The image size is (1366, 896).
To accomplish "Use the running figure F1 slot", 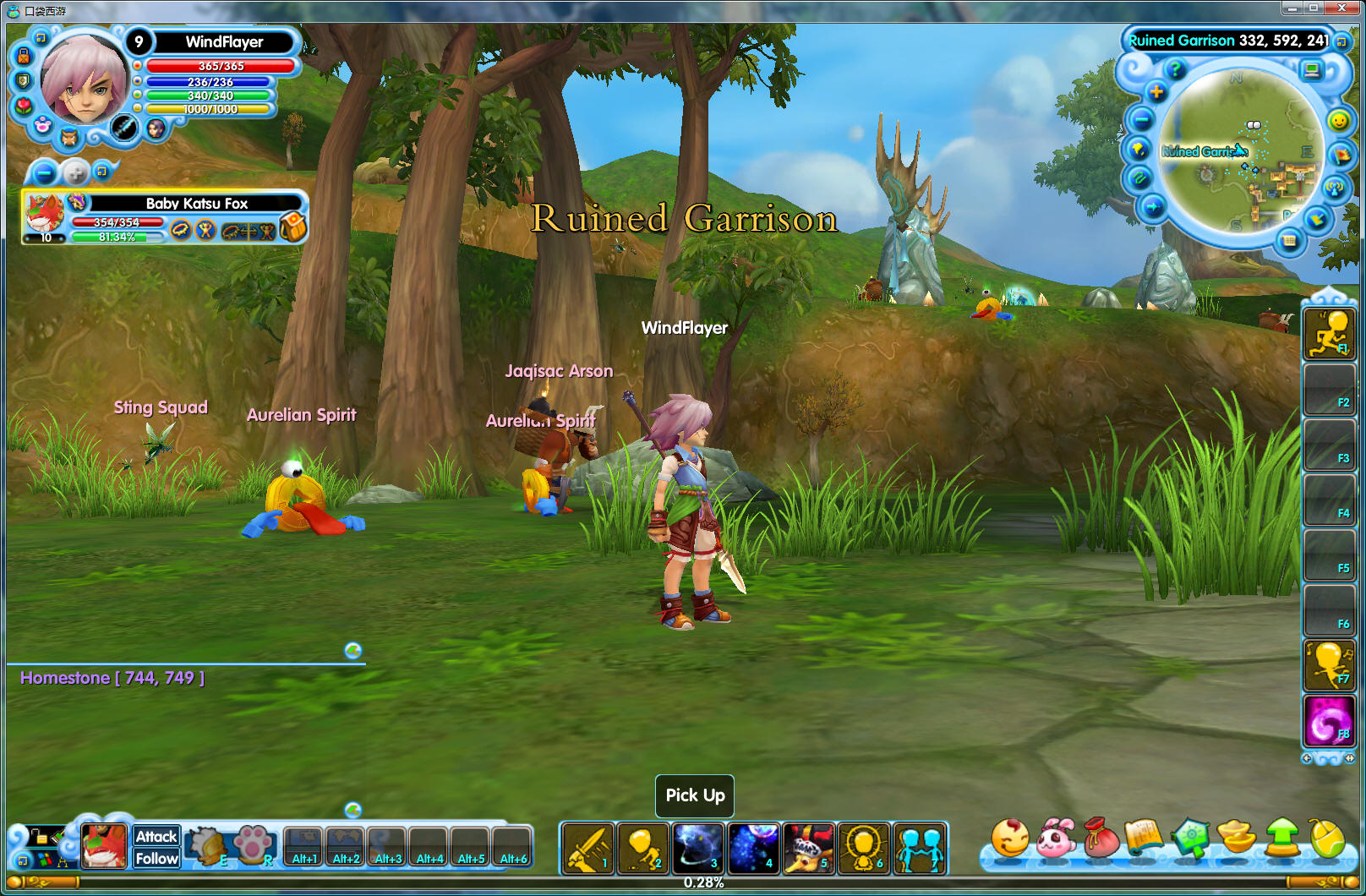I will 1330,333.
